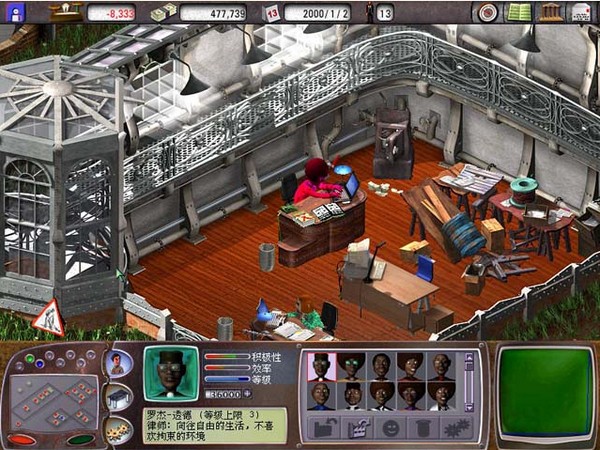Click the green oval button under minimap
Viewport: 600px width, 450px height.
(80, 439)
